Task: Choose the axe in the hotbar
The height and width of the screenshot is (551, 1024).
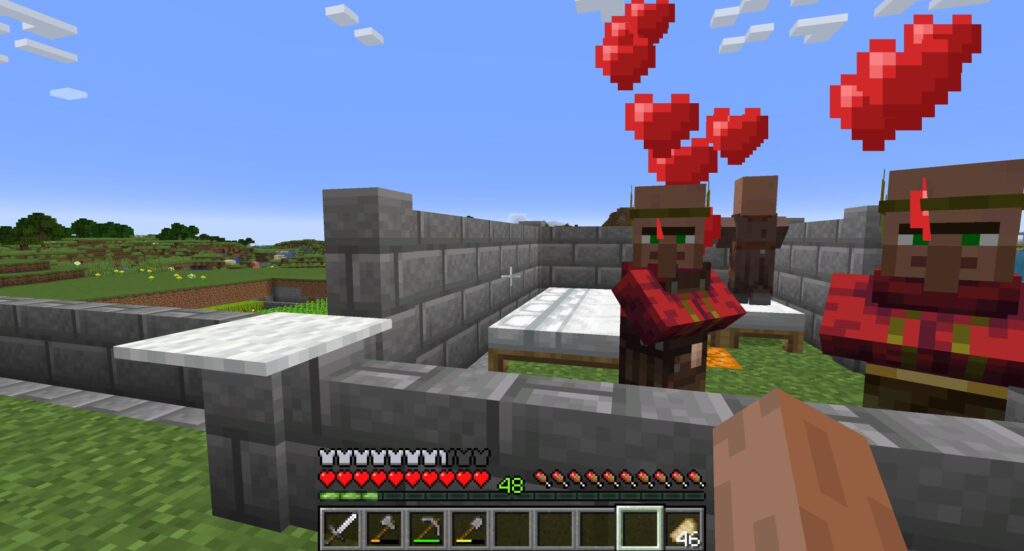Action: pyautogui.click(x=384, y=527)
